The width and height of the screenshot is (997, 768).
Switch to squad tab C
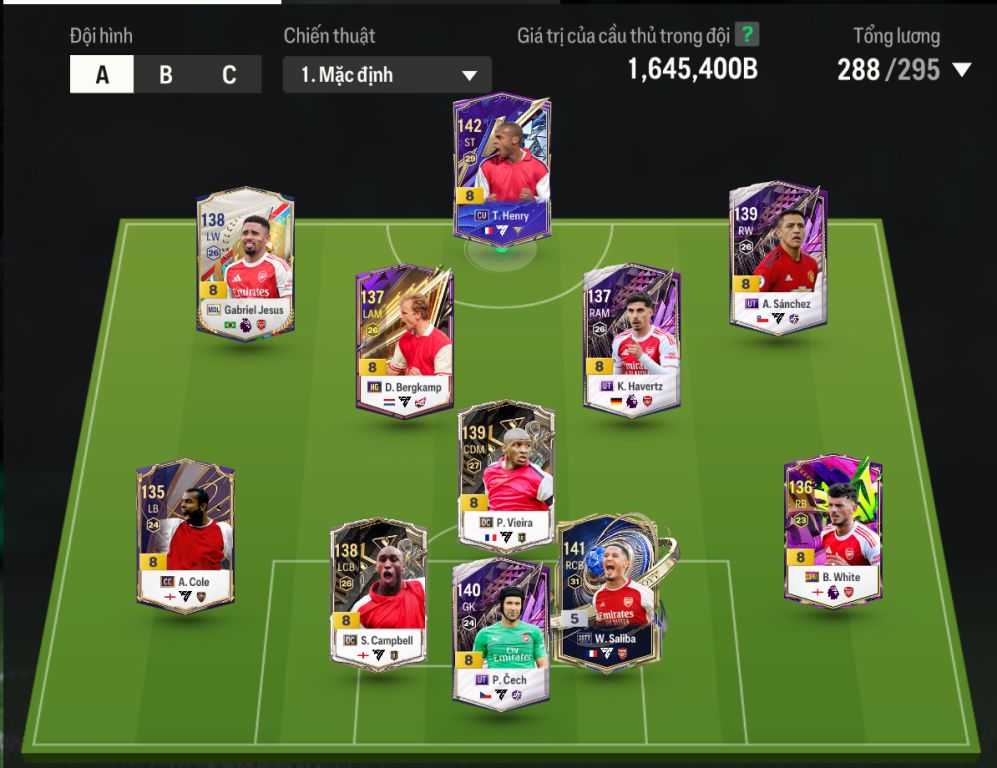[x=229, y=75]
